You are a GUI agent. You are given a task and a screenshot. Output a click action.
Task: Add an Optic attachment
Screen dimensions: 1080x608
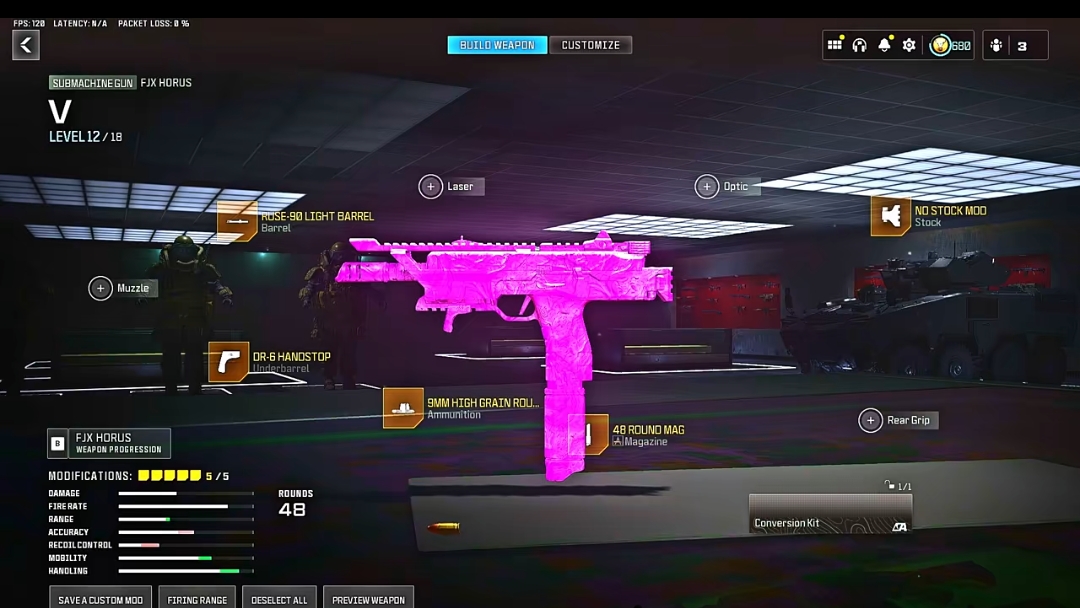[707, 187]
